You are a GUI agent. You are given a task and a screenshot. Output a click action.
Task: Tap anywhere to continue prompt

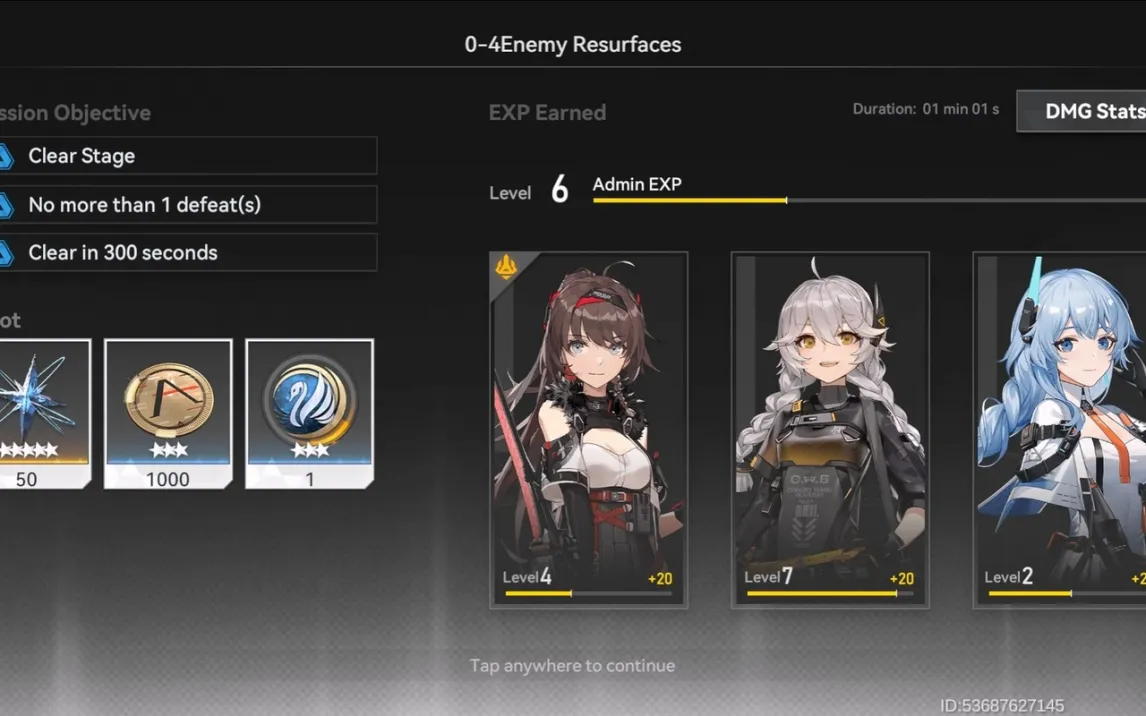(572, 665)
